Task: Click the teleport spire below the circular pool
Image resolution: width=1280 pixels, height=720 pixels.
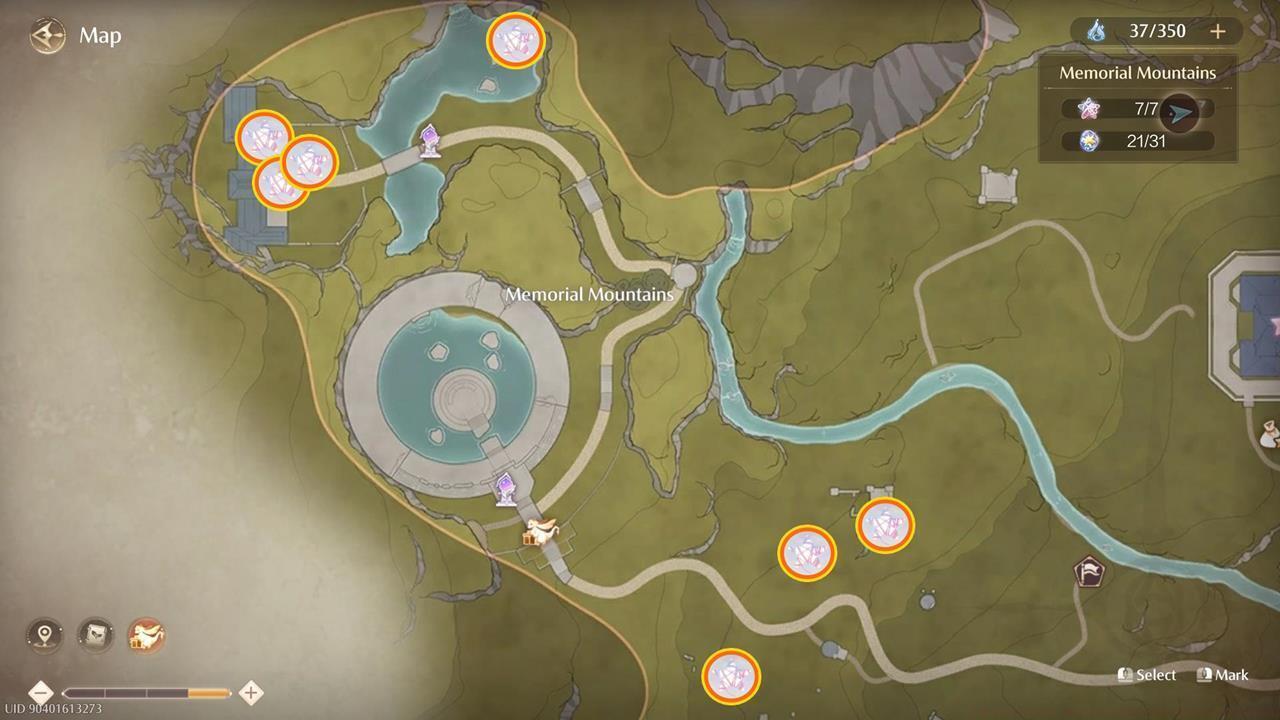Action: click(x=506, y=489)
